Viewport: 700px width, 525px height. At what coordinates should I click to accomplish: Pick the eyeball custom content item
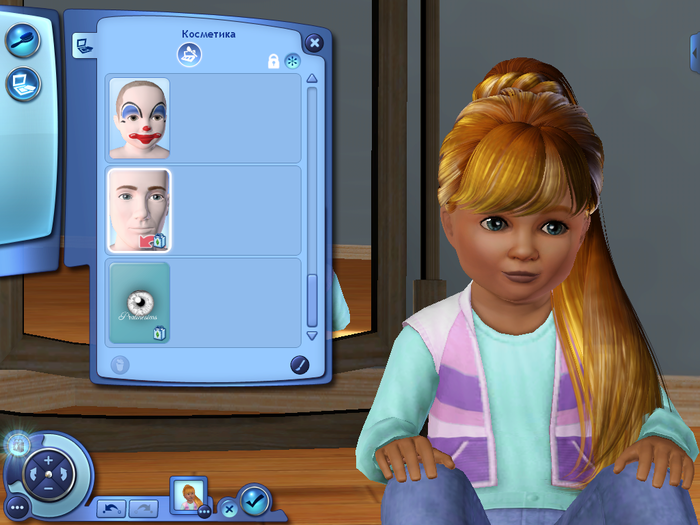tap(139, 302)
